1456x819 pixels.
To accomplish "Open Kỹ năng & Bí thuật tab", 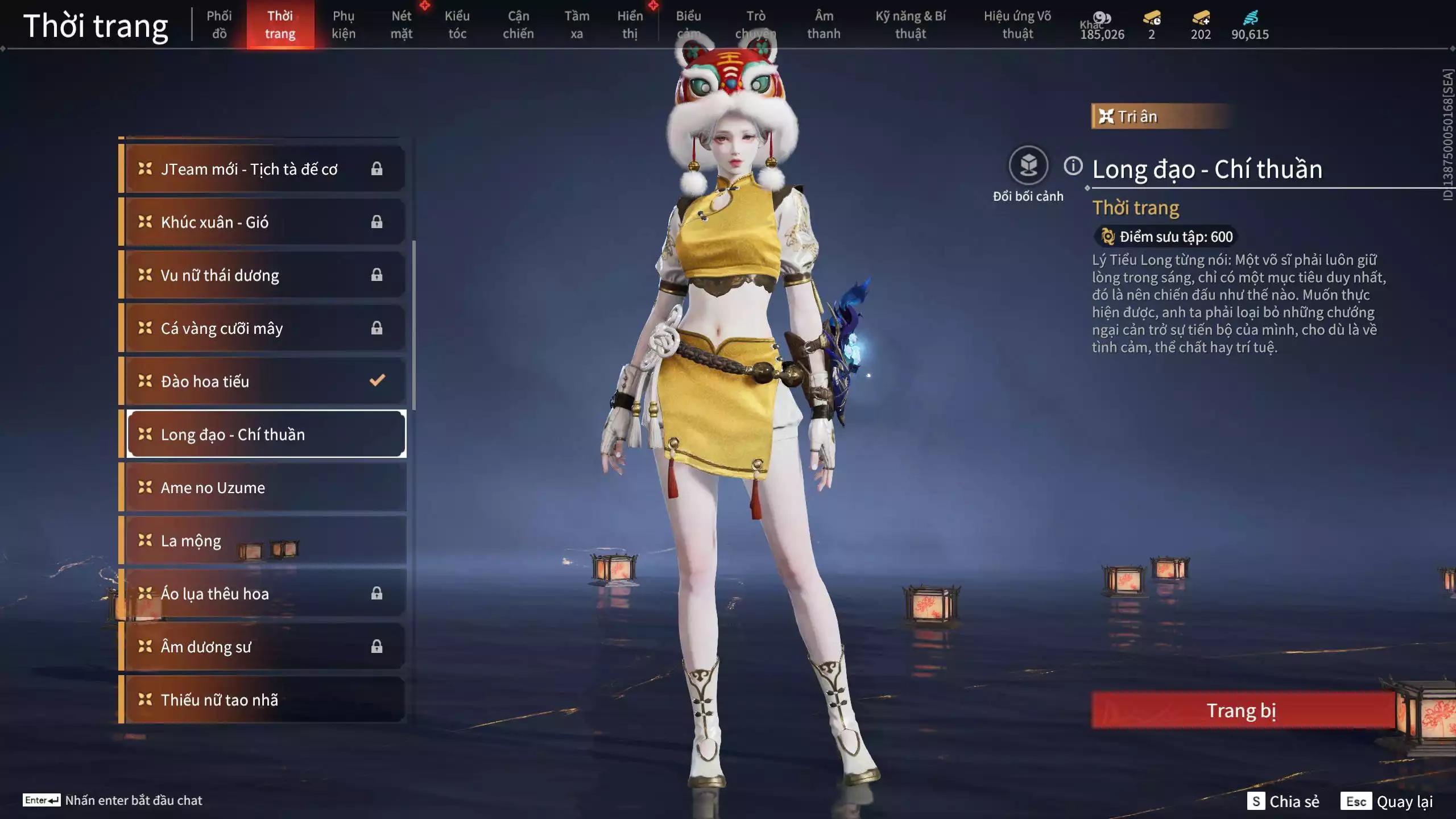I will click(911, 25).
